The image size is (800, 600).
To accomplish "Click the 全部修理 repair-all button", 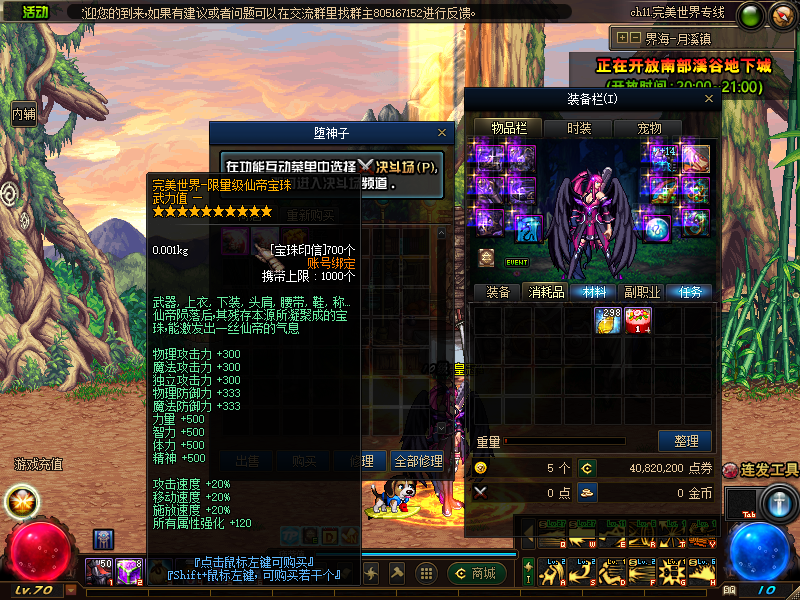I will pos(418,461).
